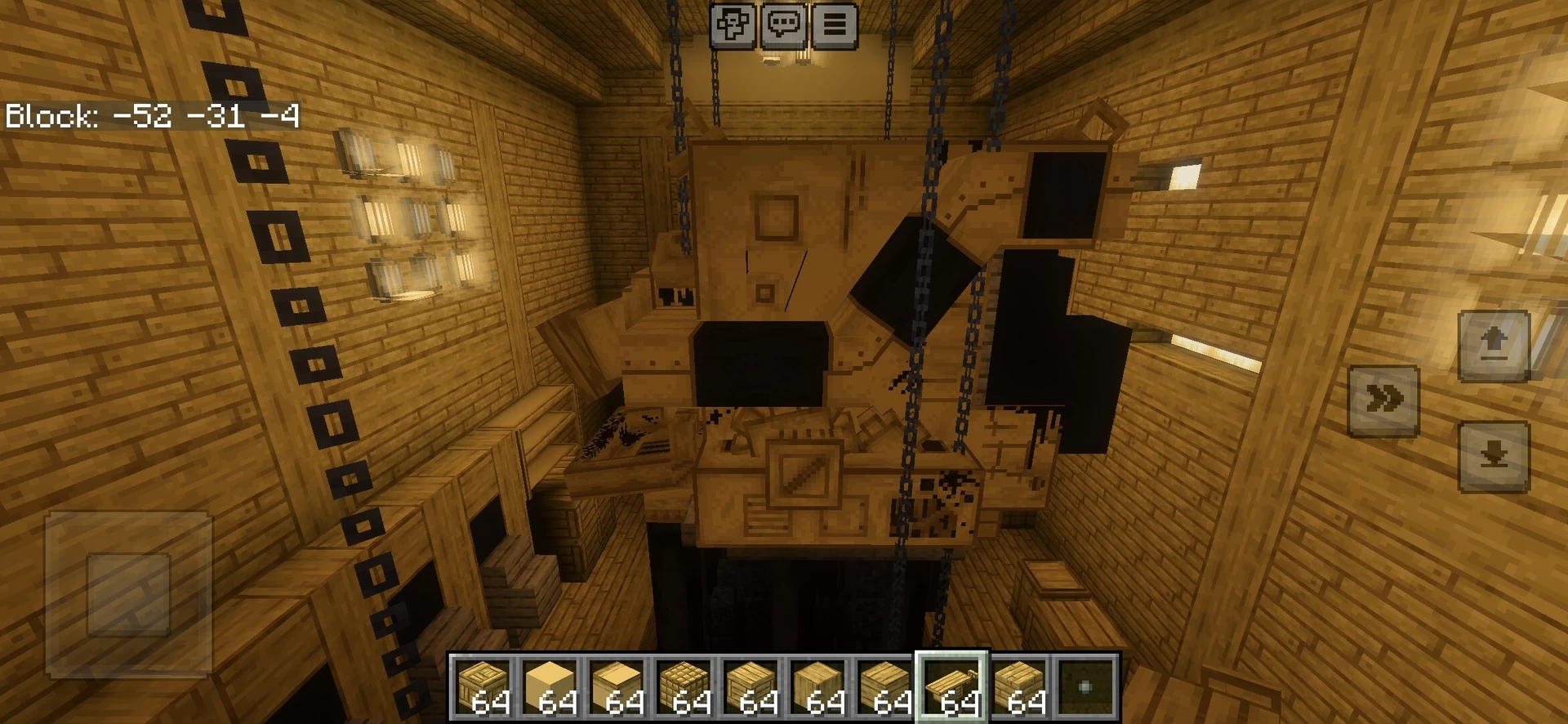Tap the fly up arrow button
The width and height of the screenshot is (1568, 724).
(1493, 345)
